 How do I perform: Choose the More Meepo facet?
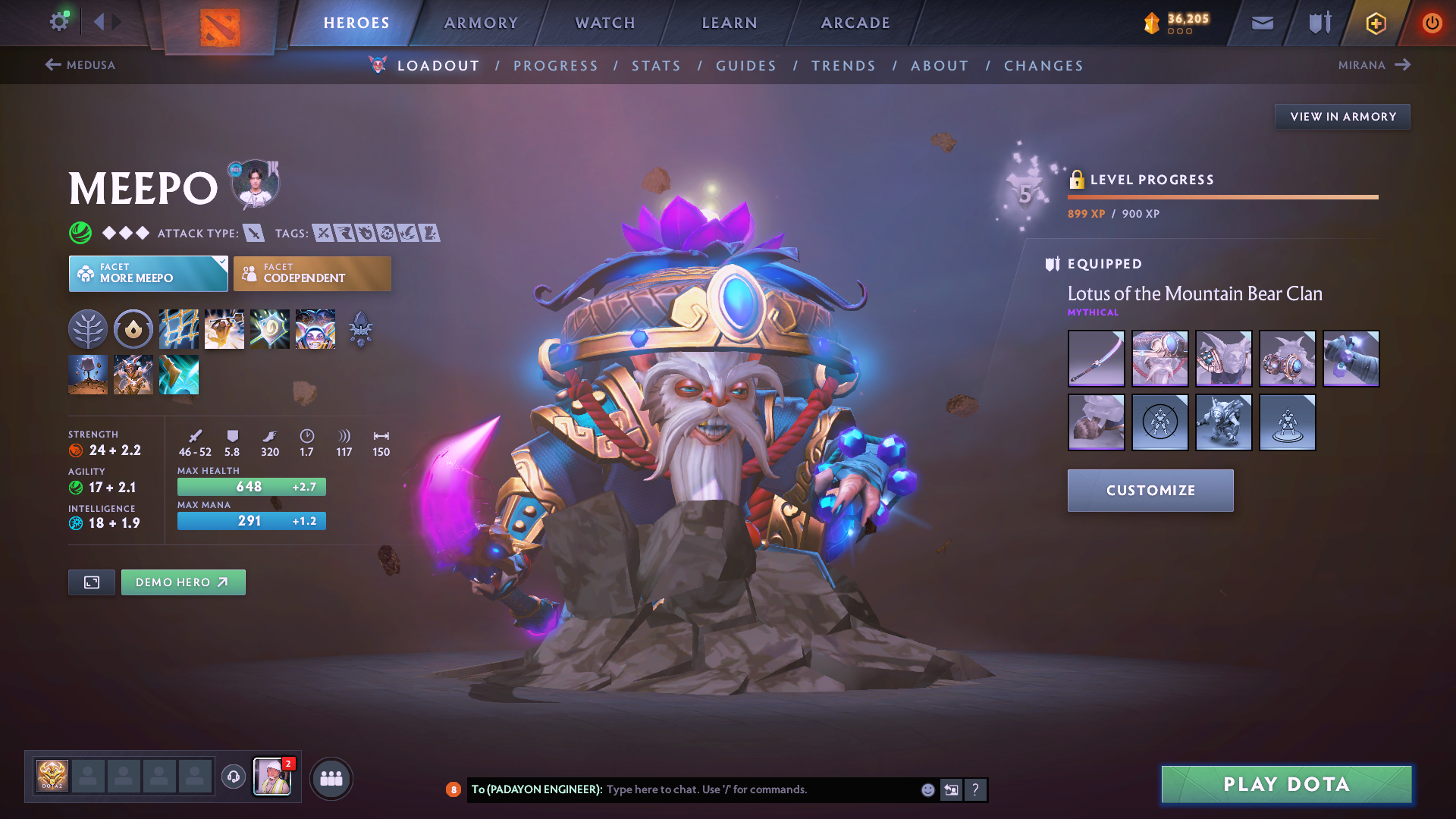148,274
